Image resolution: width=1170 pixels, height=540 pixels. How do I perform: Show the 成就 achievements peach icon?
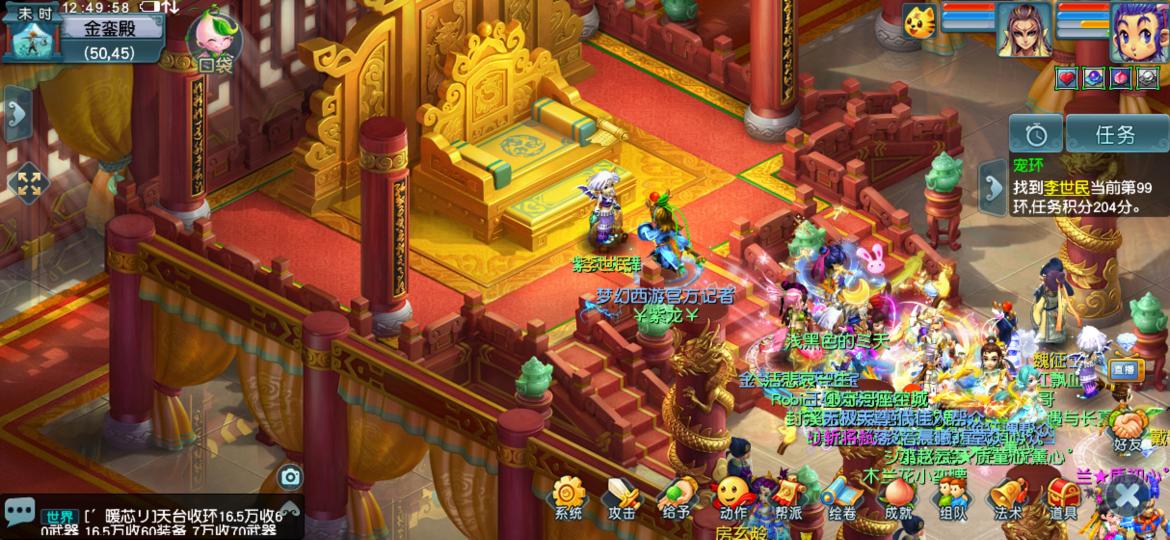pyautogui.click(x=898, y=495)
